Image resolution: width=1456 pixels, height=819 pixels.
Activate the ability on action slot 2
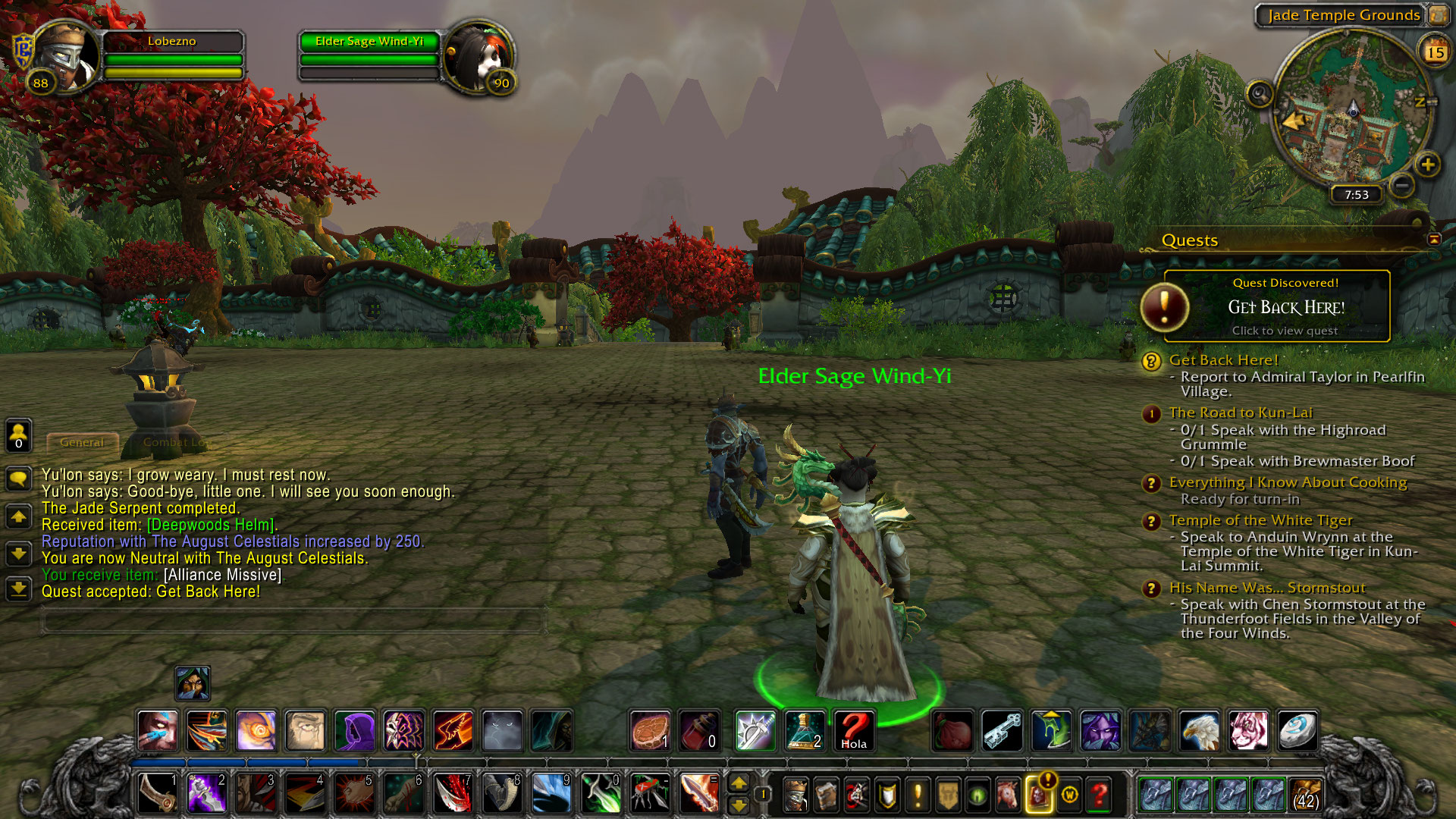[x=206, y=793]
